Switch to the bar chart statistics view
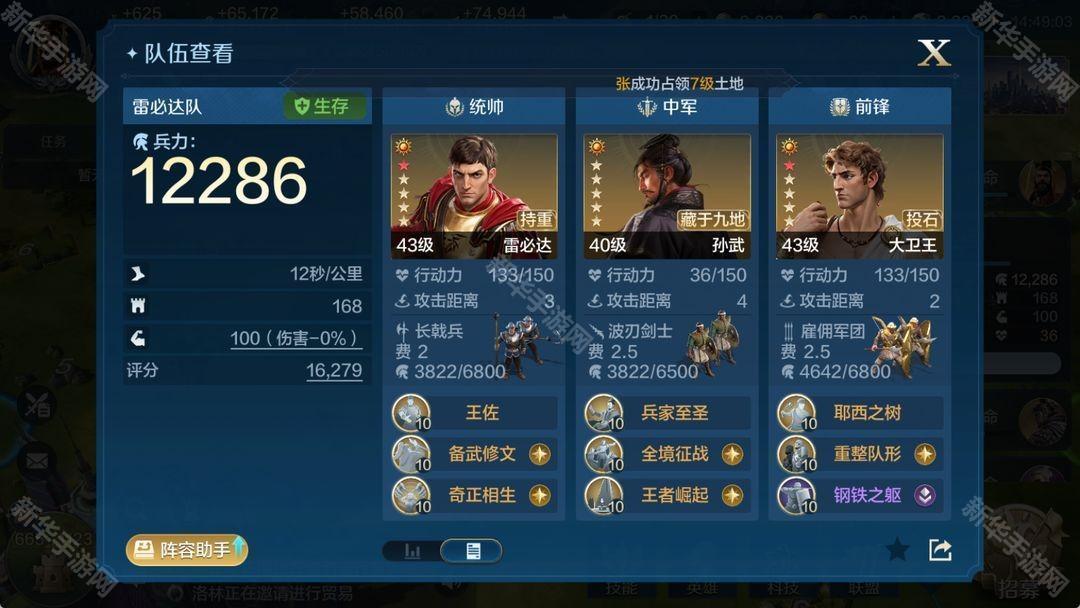The height and width of the screenshot is (608, 1080). click(412, 551)
